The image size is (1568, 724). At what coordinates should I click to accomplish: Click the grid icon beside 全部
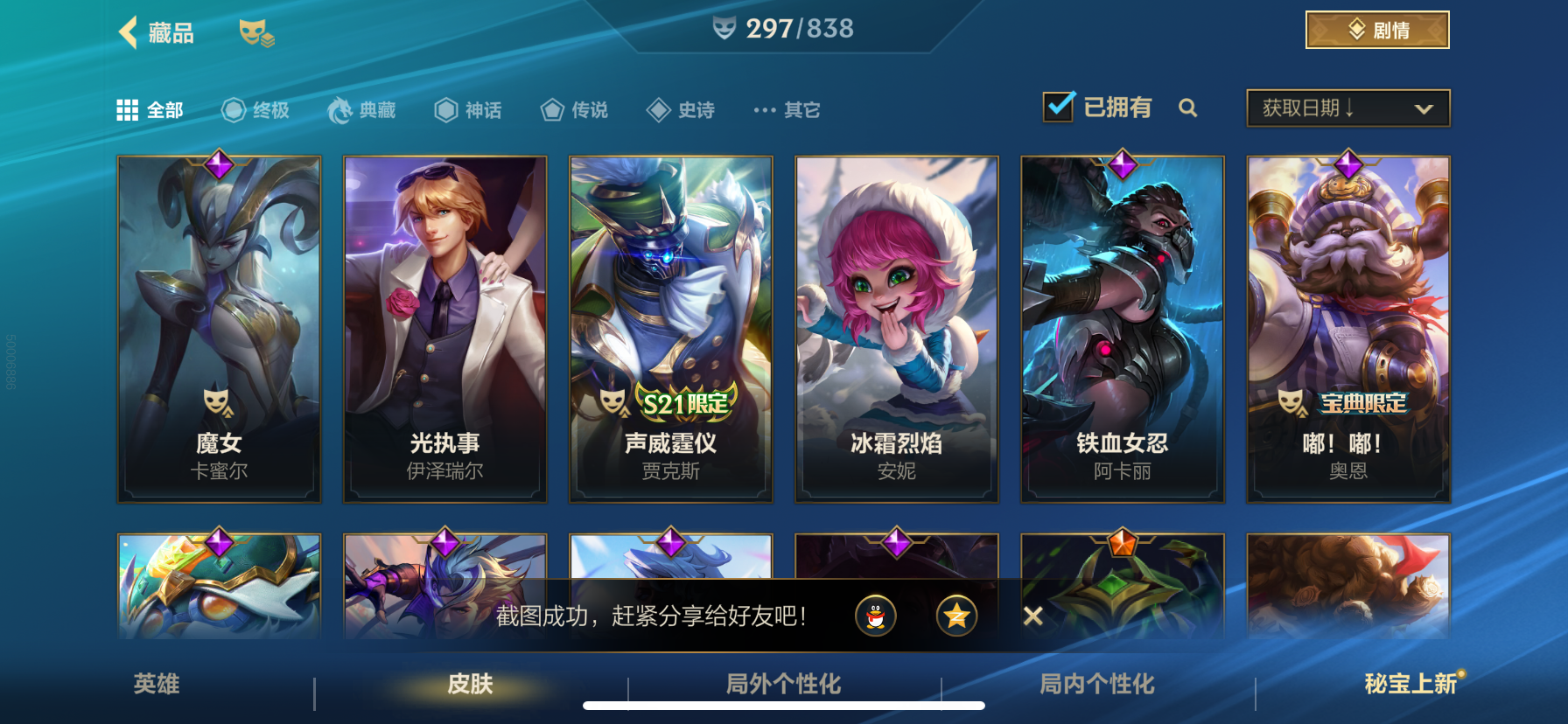coord(127,109)
